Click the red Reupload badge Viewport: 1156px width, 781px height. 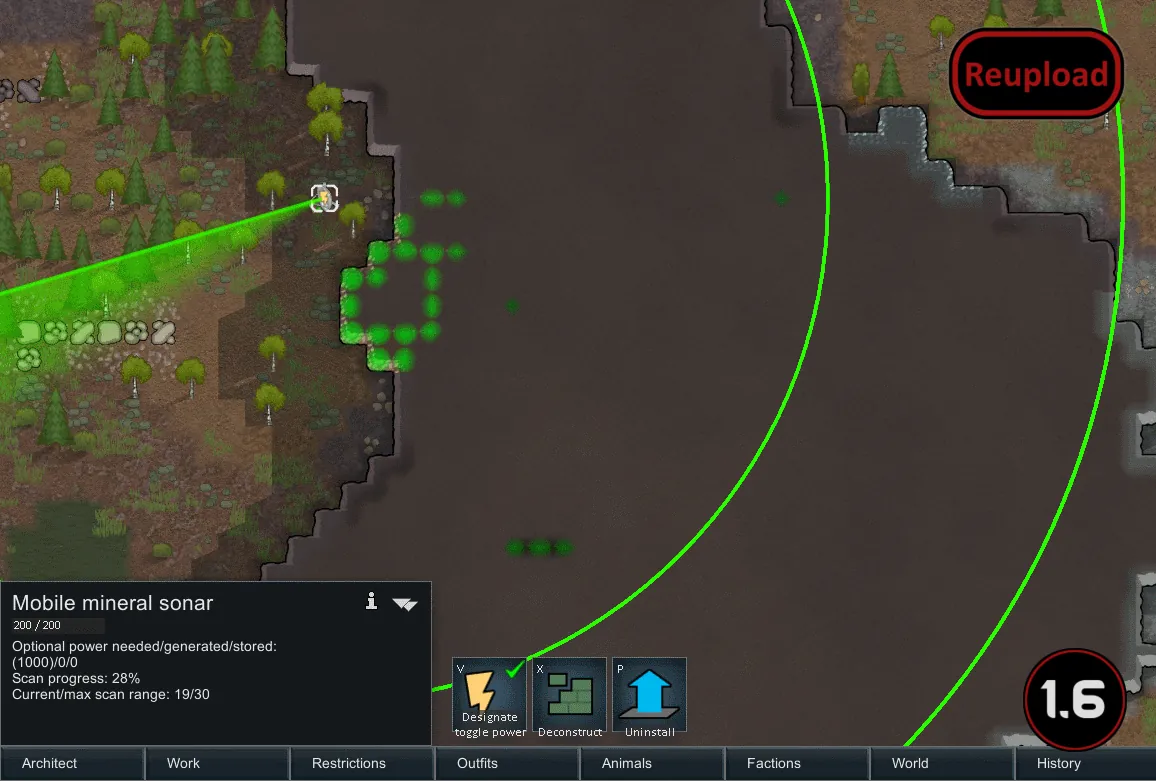(1036, 74)
